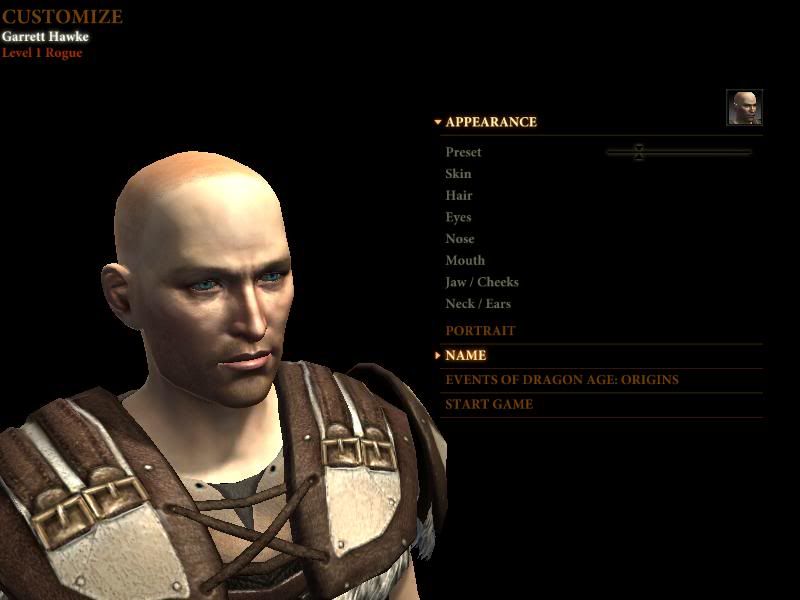The image size is (800, 600).
Task: Click Start Game
Action: pyautogui.click(x=489, y=405)
